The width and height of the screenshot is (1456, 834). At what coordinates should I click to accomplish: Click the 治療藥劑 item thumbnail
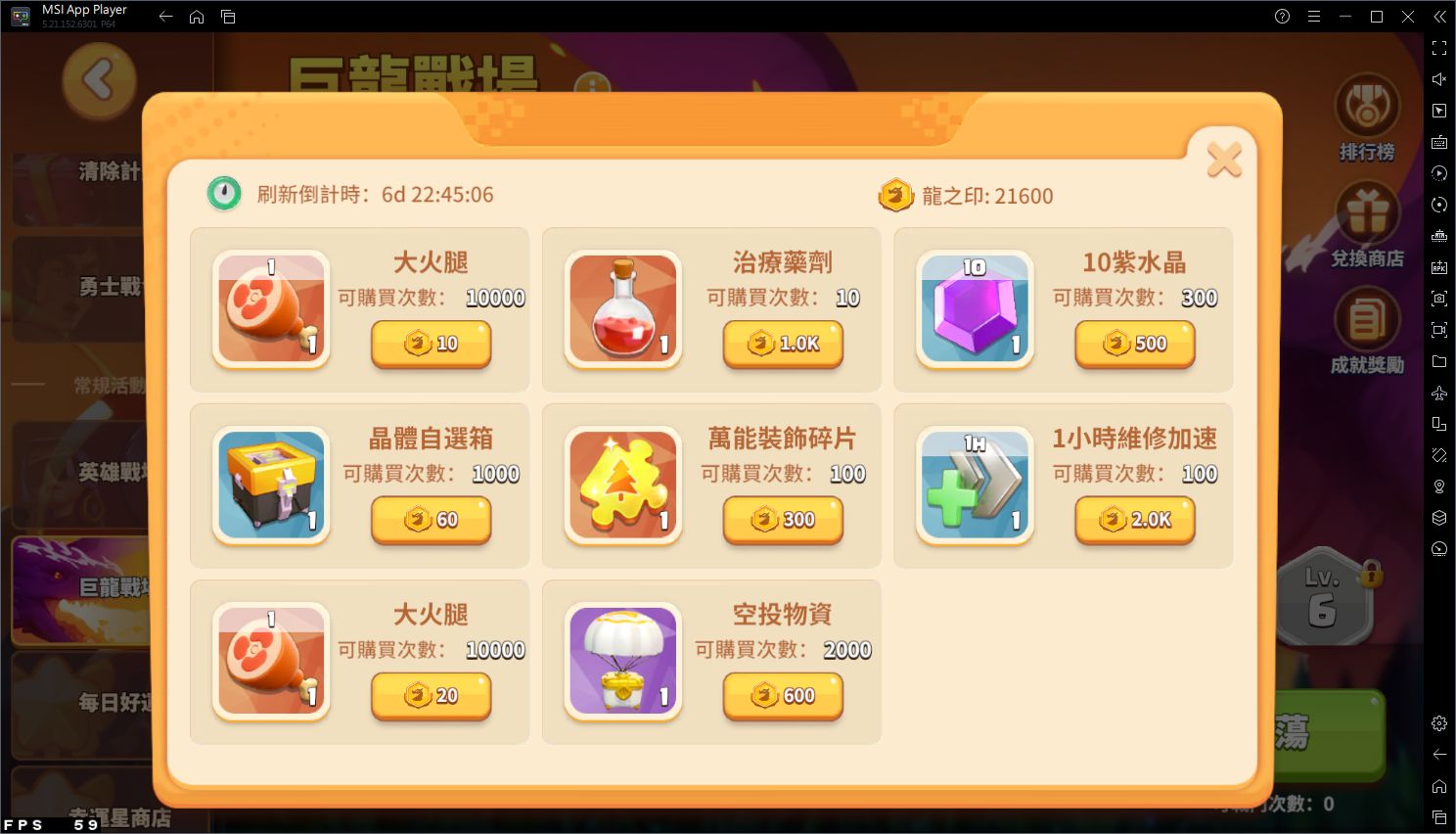pos(622,308)
